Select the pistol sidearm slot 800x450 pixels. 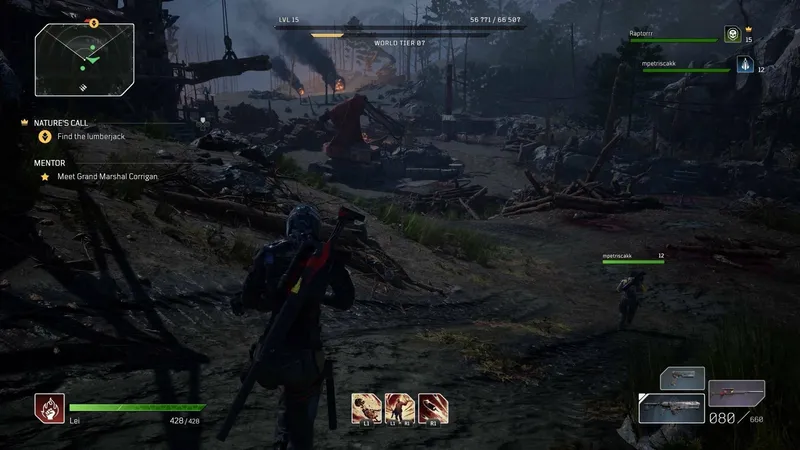tap(682, 378)
